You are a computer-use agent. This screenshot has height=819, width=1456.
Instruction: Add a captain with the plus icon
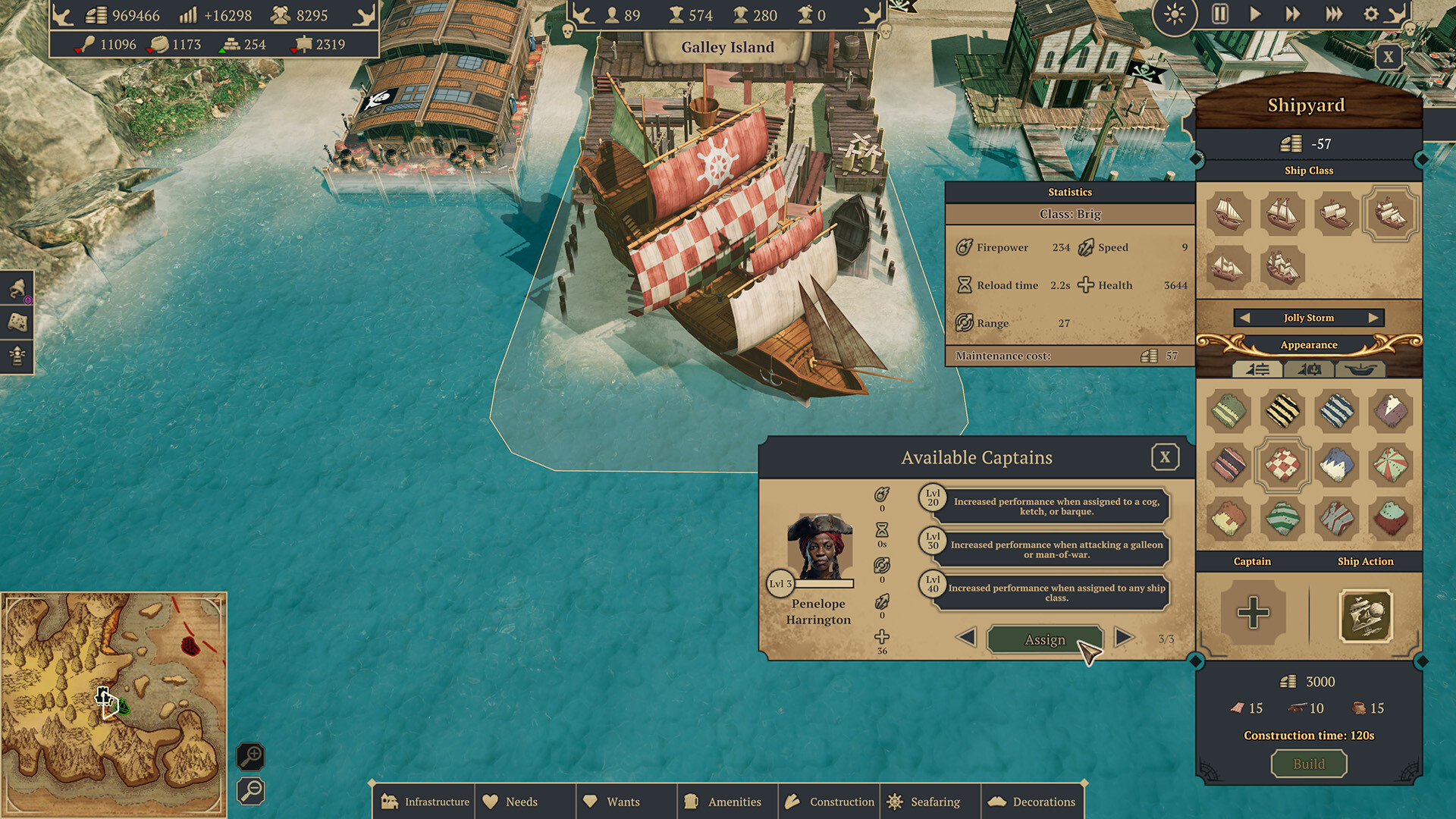point(1253,614)
